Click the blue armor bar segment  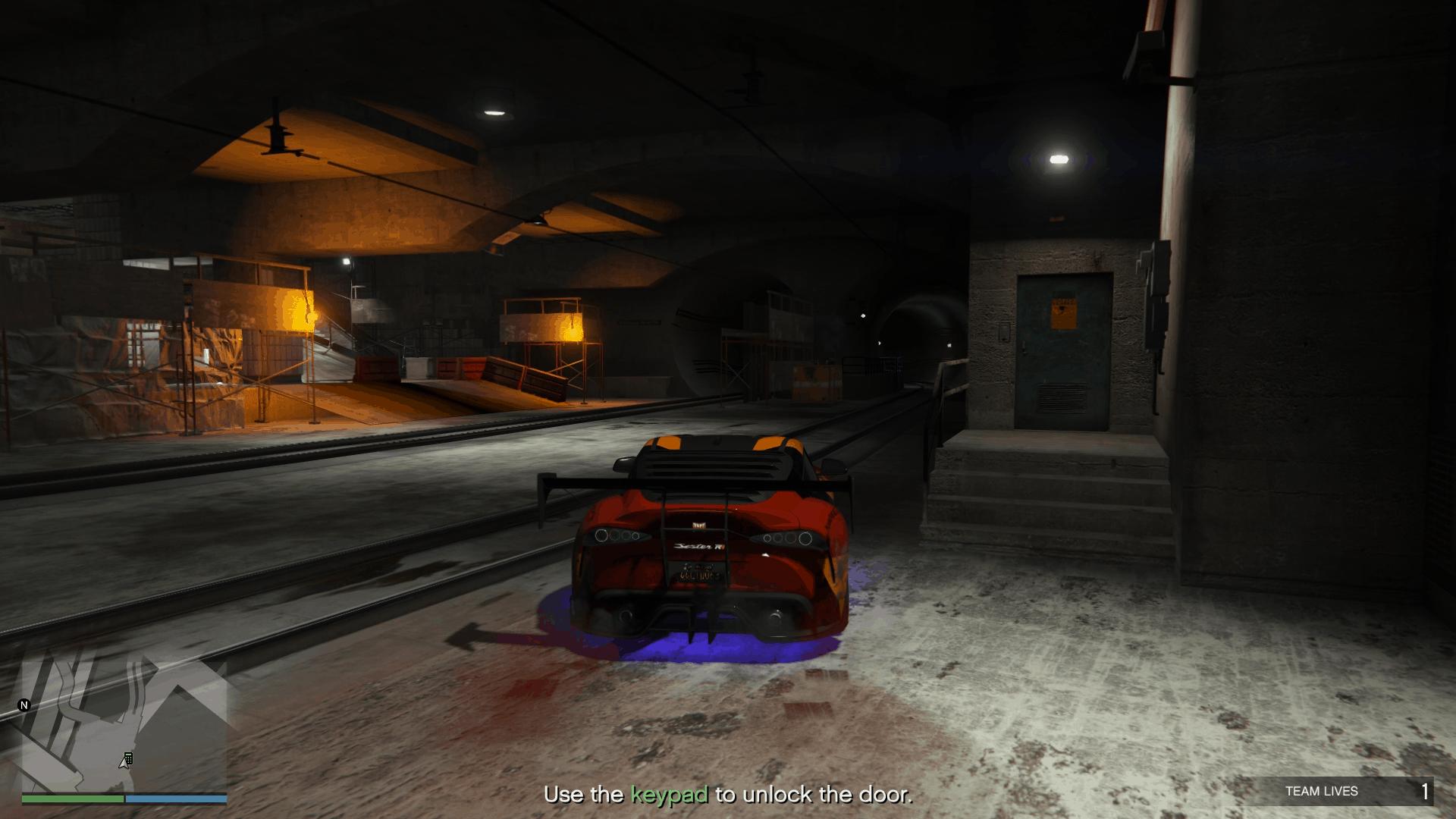pos(174,799)
